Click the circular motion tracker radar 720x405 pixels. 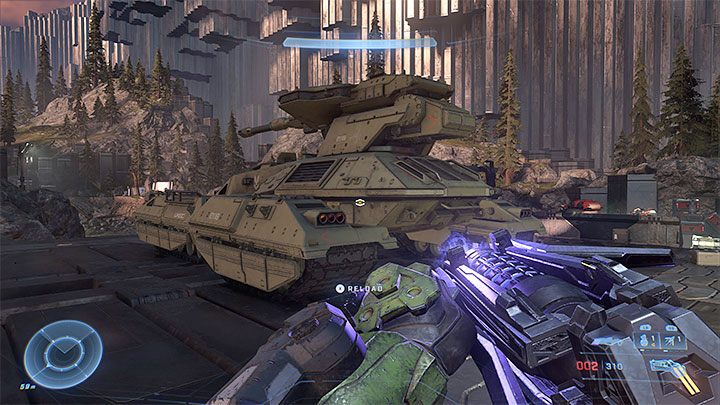tap(63, 353)
